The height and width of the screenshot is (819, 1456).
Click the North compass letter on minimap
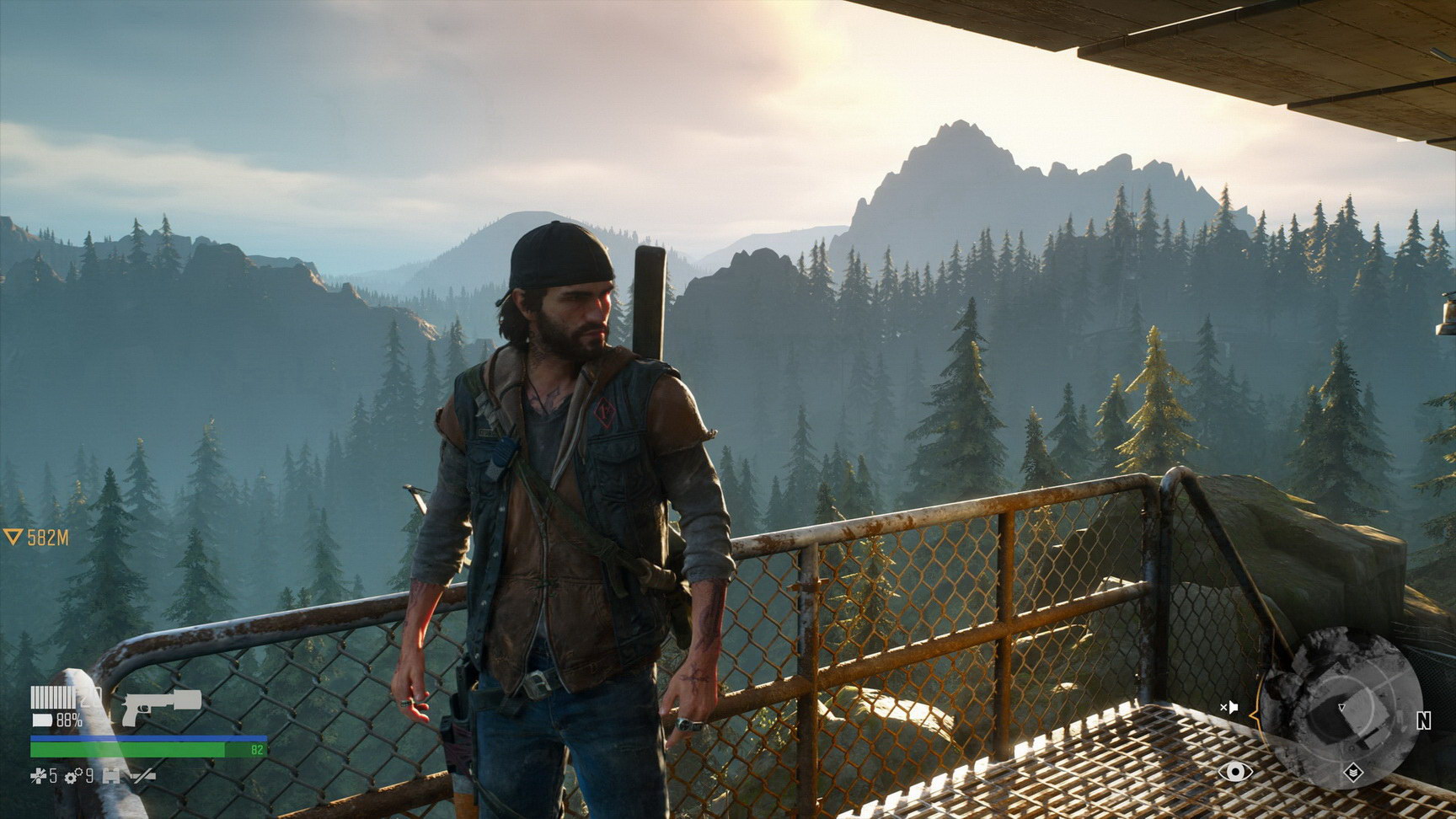[1423, 720]
